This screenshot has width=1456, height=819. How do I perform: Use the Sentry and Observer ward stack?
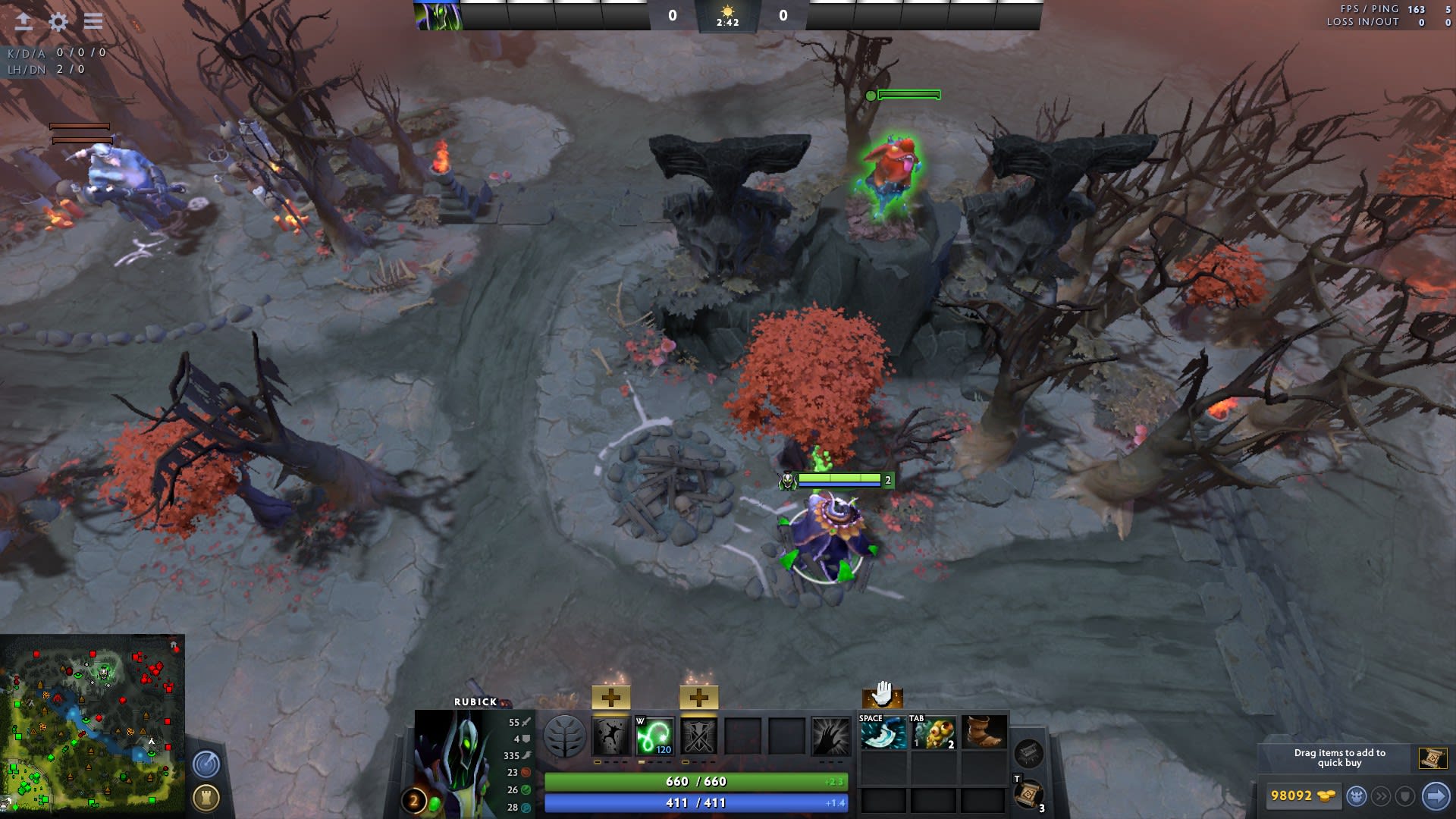pos(934,733)
